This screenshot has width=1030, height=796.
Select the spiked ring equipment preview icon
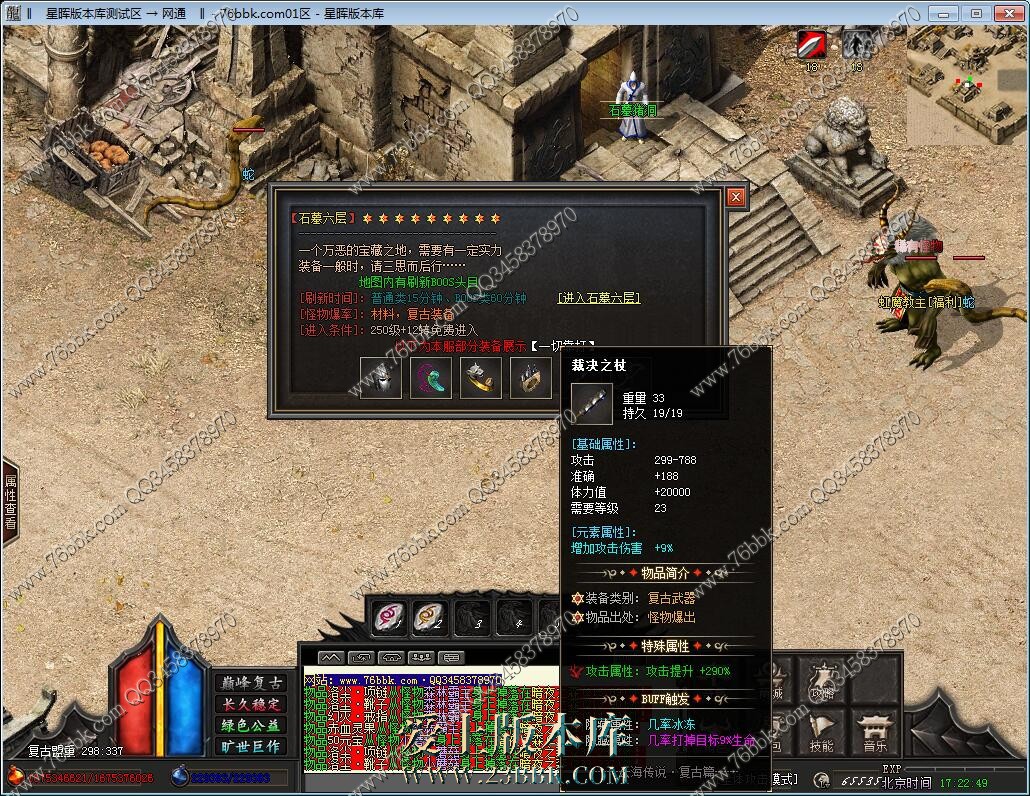(531, 378)
